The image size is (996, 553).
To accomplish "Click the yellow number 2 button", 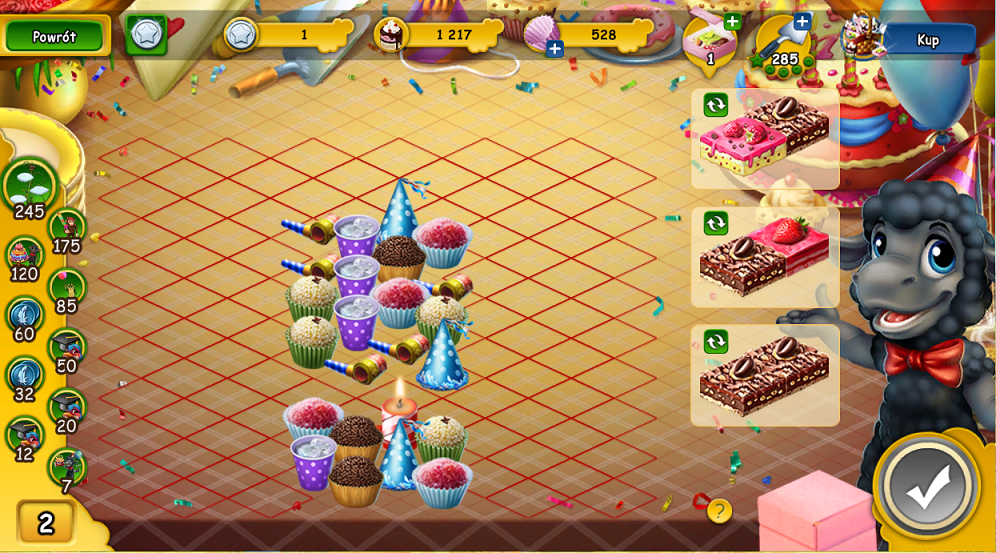I will 46,521.
